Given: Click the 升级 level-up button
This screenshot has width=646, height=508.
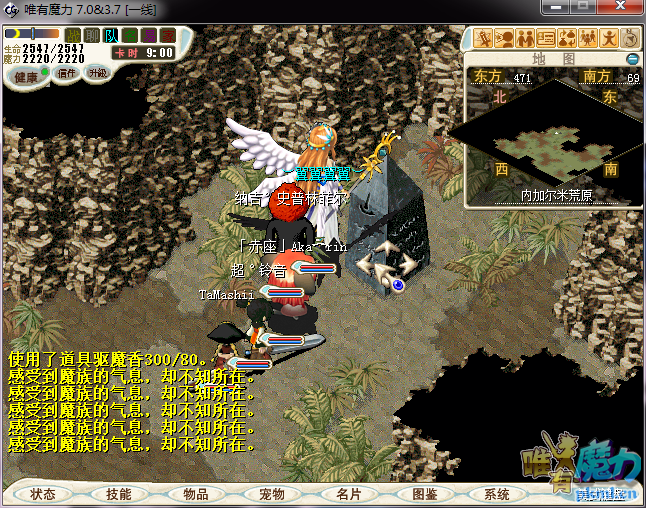Looking at the screenshot, I should pos(98,73).
